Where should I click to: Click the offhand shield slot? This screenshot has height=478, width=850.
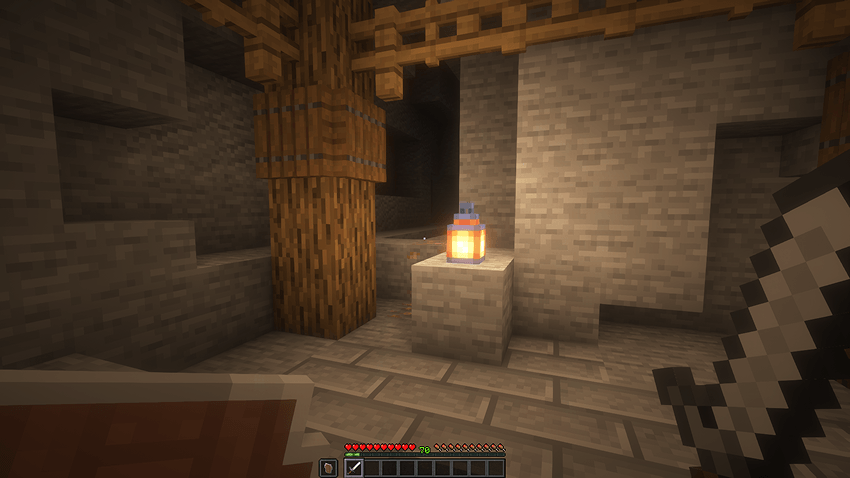pos(328,467)
